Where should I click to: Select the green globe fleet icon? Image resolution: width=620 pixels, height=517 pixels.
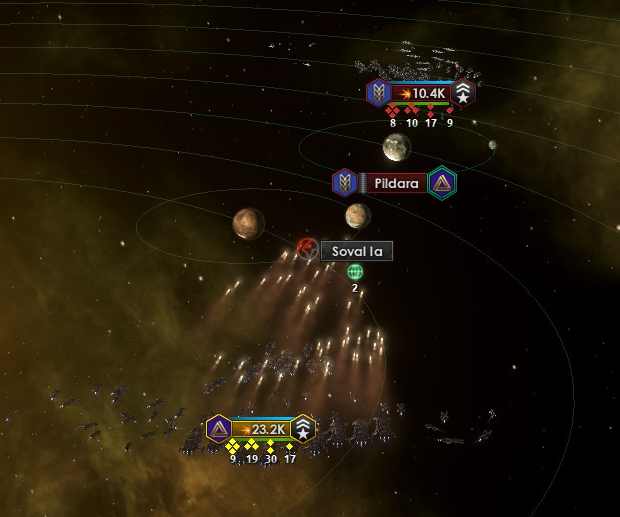point(355,271)
